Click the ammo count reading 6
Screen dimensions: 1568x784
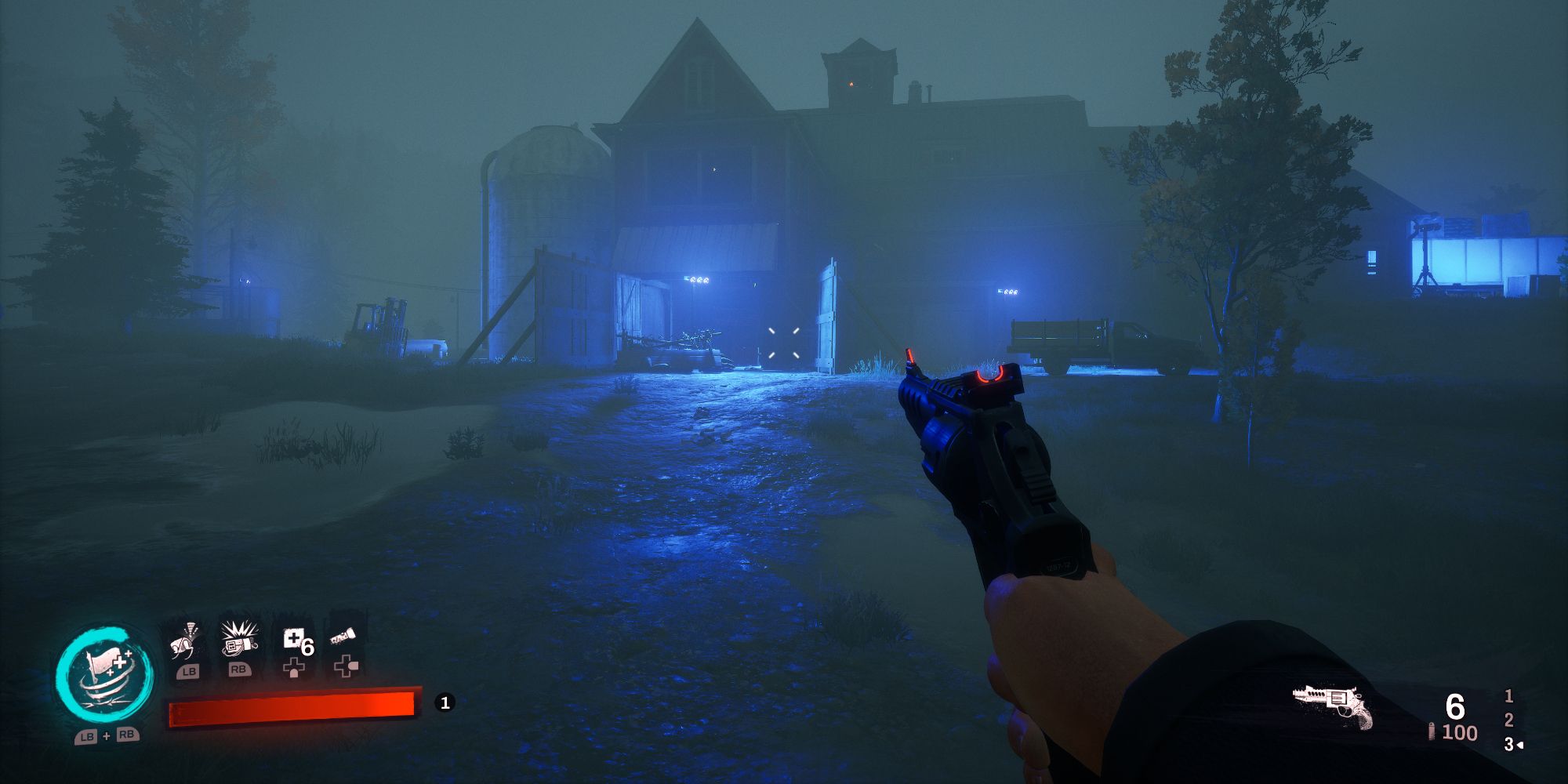(1457, 706)
